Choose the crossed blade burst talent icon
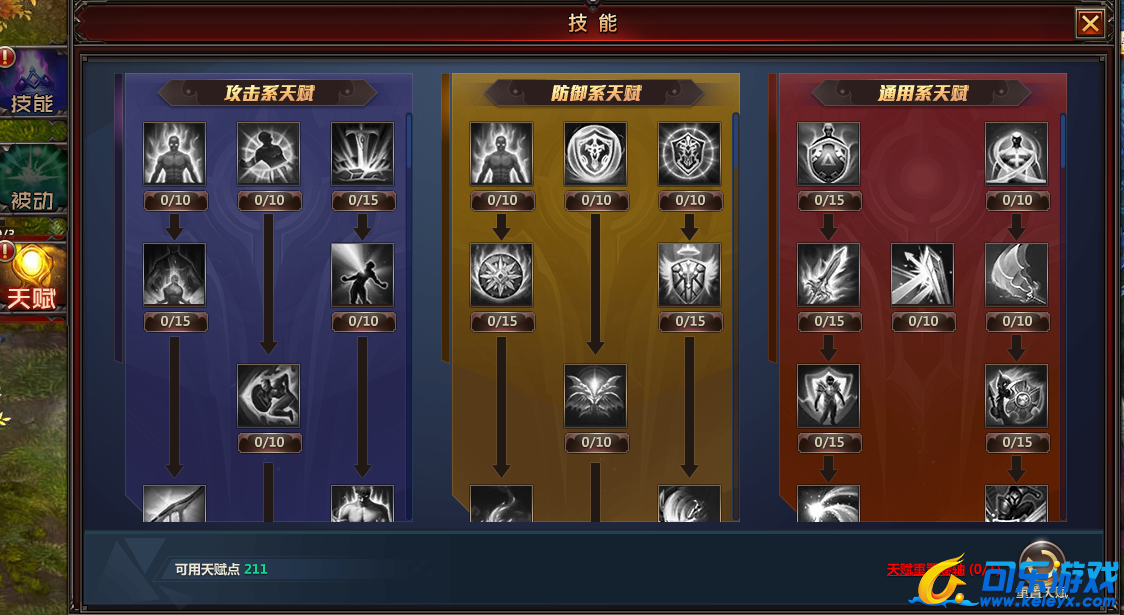This screenshot has width=1124, height=615. [x=922, y=274]
